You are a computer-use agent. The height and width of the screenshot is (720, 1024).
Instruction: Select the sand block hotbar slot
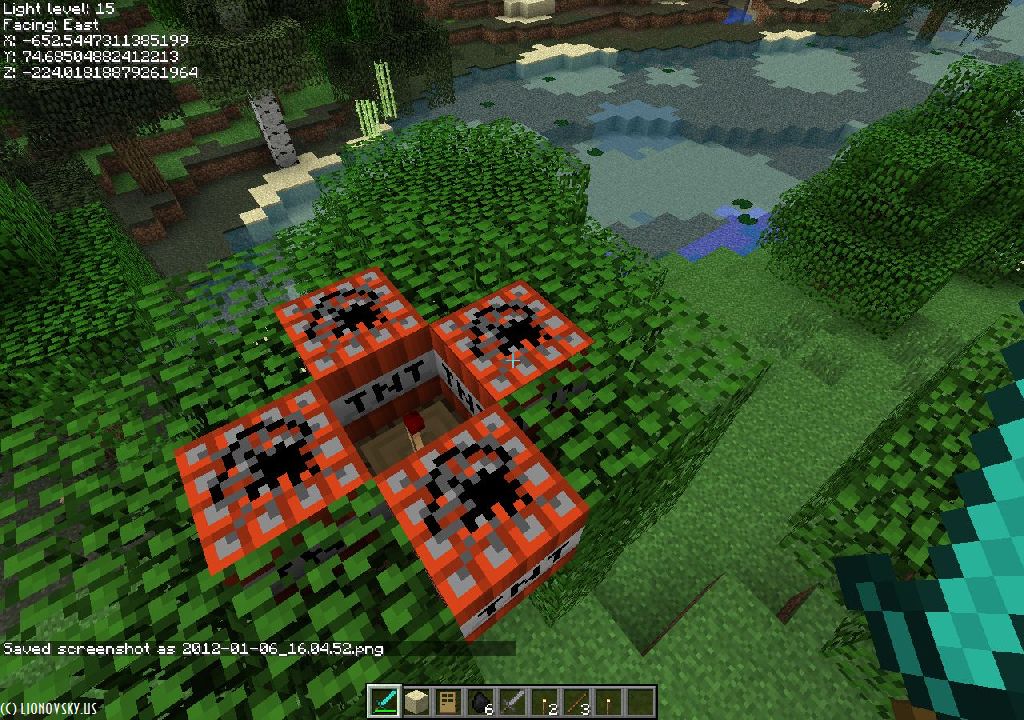416,702
